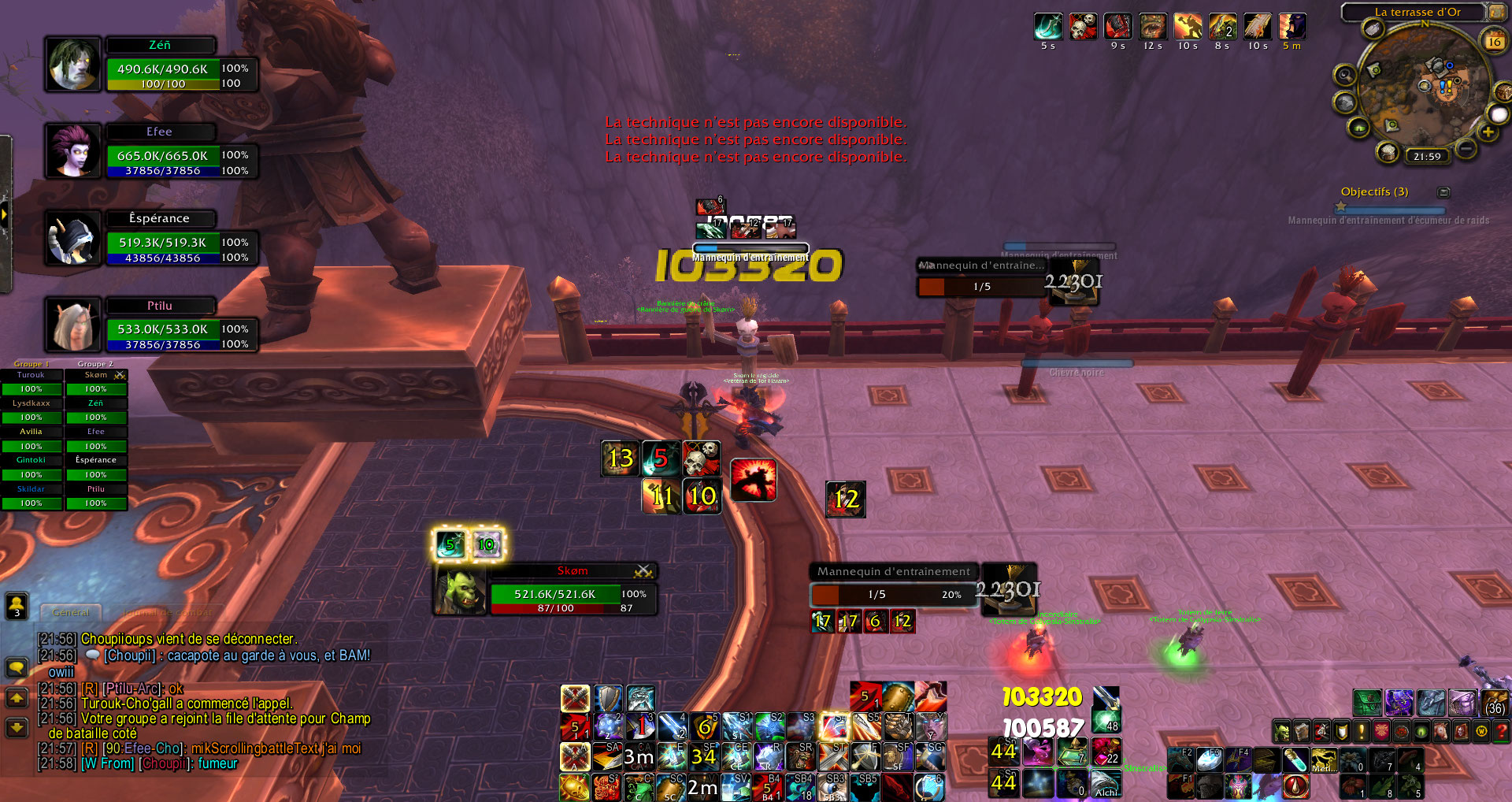Screen dimensions: 1512x802
Task: Use the red potion with 22 charges
Action: (x=1105, y=752)
